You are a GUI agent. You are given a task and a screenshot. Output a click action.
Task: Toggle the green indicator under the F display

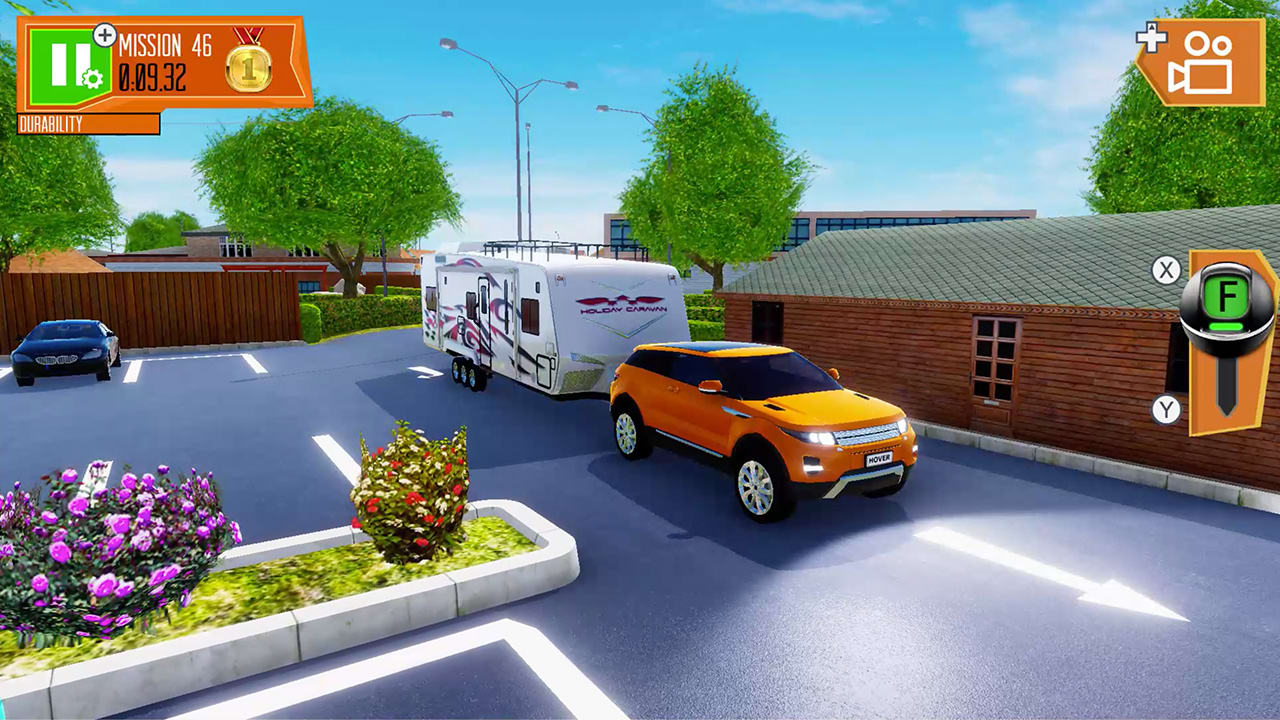pos(1226,325)
